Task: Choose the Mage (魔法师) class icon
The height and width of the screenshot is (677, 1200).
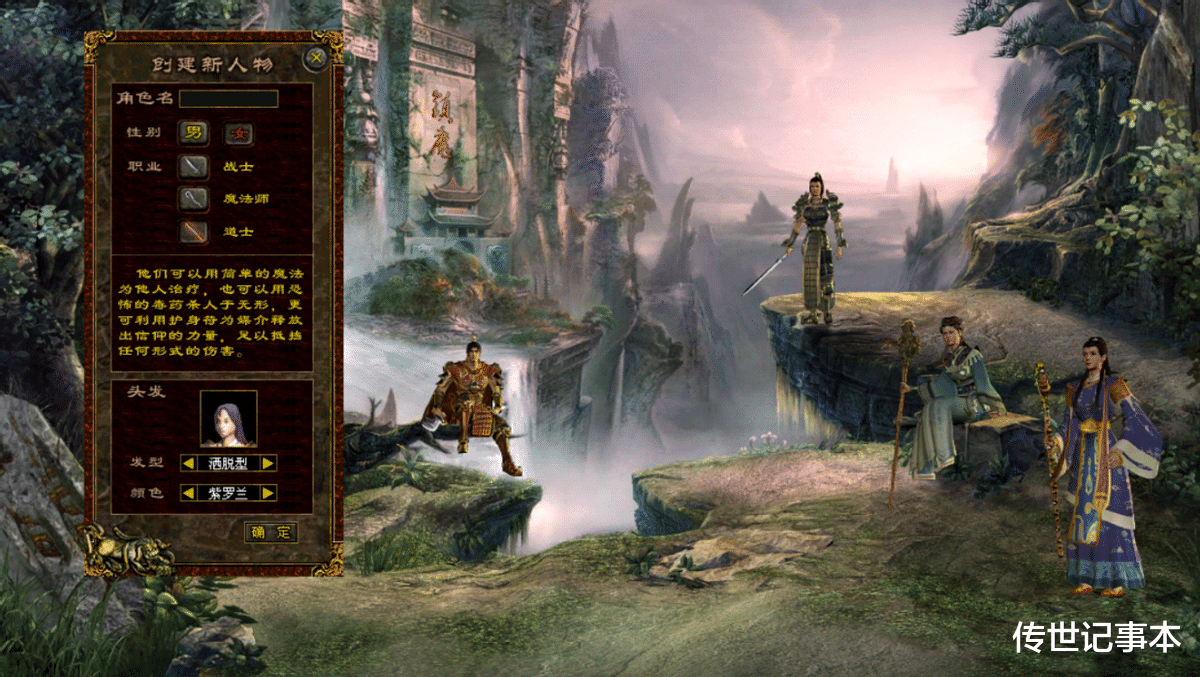Action: (193, 199)
